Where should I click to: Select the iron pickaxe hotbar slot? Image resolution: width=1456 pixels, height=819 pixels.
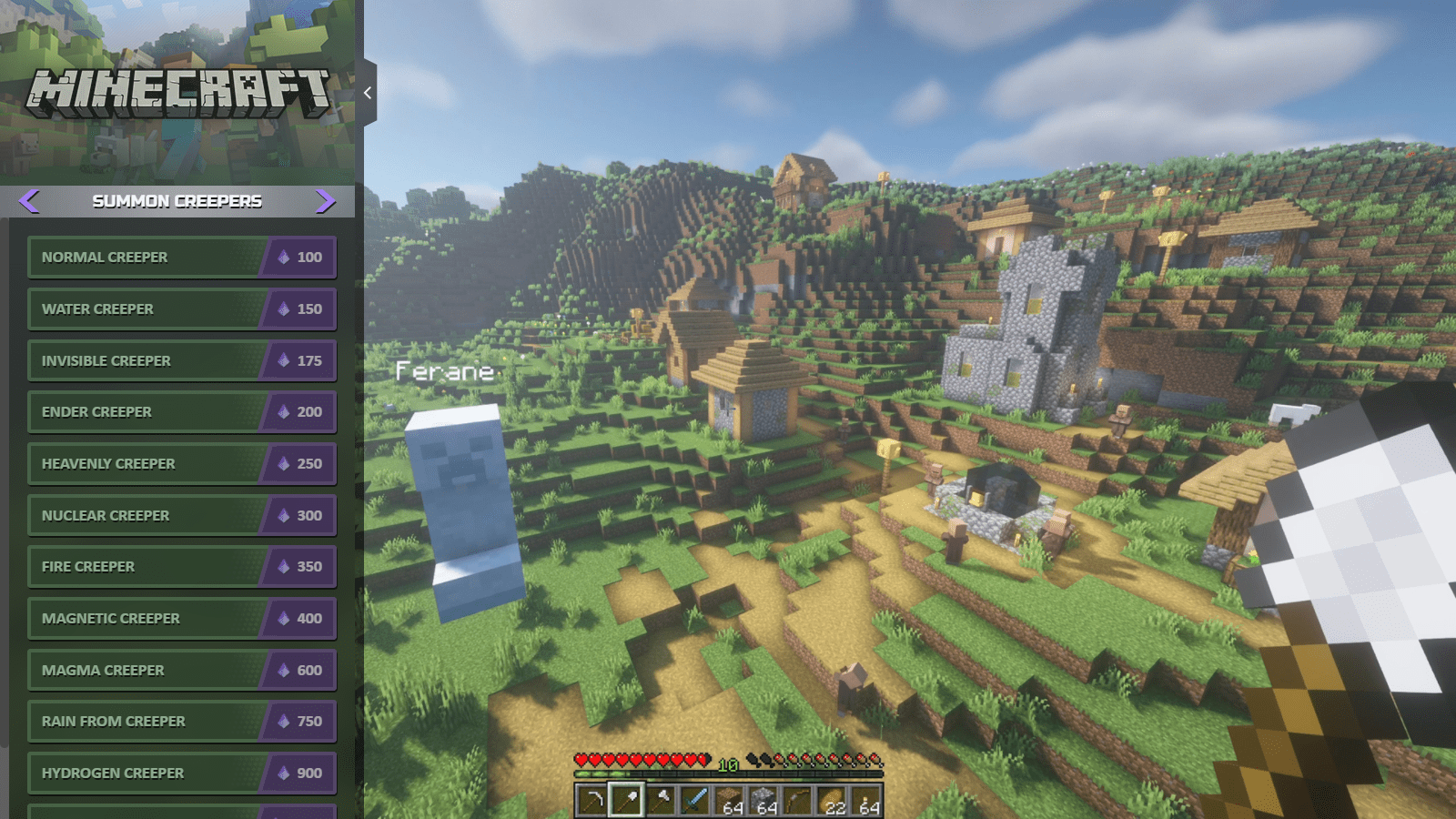[x=592, y=801]
